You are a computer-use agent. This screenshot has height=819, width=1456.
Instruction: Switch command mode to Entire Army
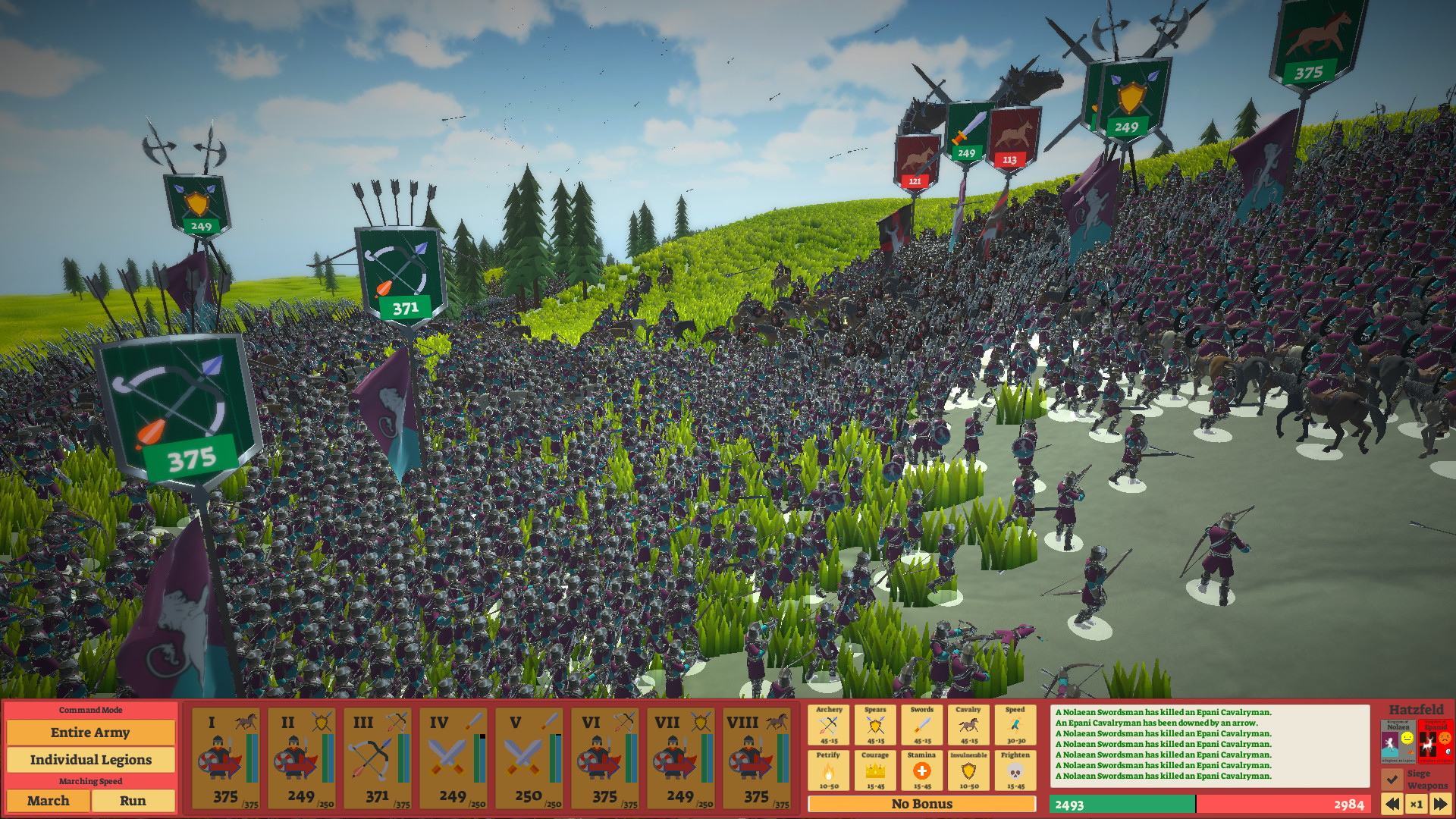tap(90, 733)
